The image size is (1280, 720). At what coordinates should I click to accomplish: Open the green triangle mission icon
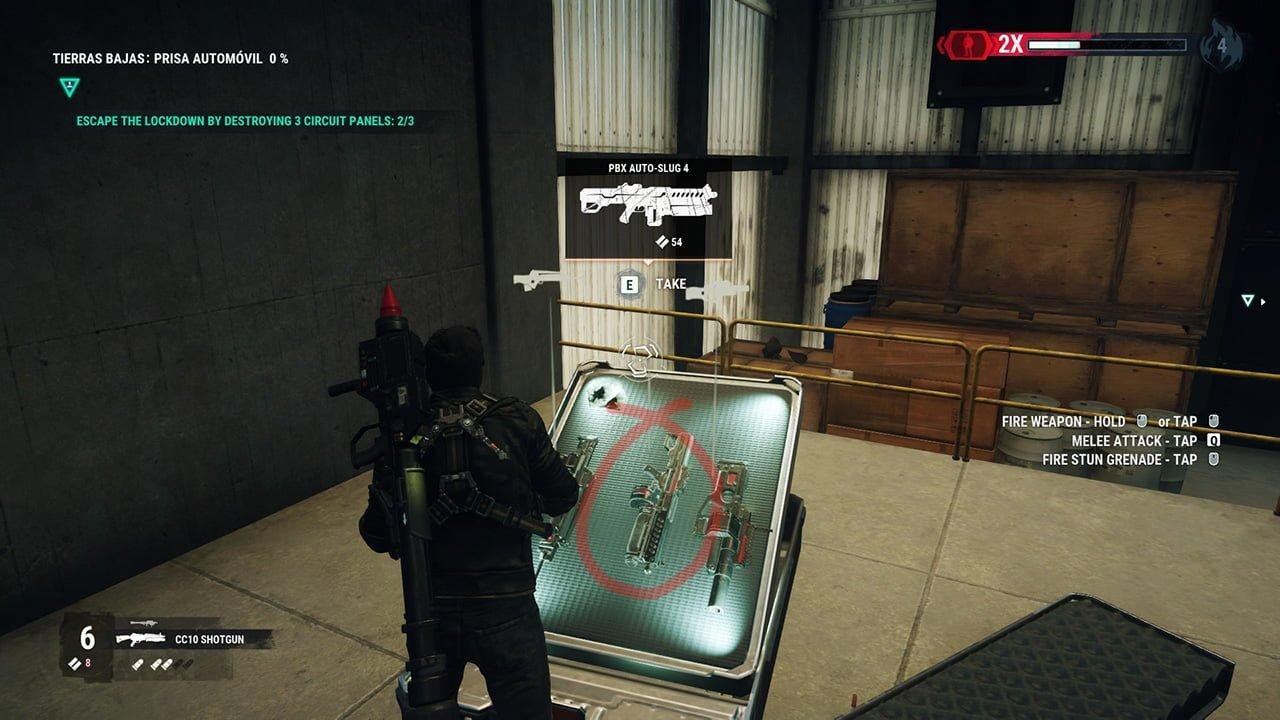68,87
